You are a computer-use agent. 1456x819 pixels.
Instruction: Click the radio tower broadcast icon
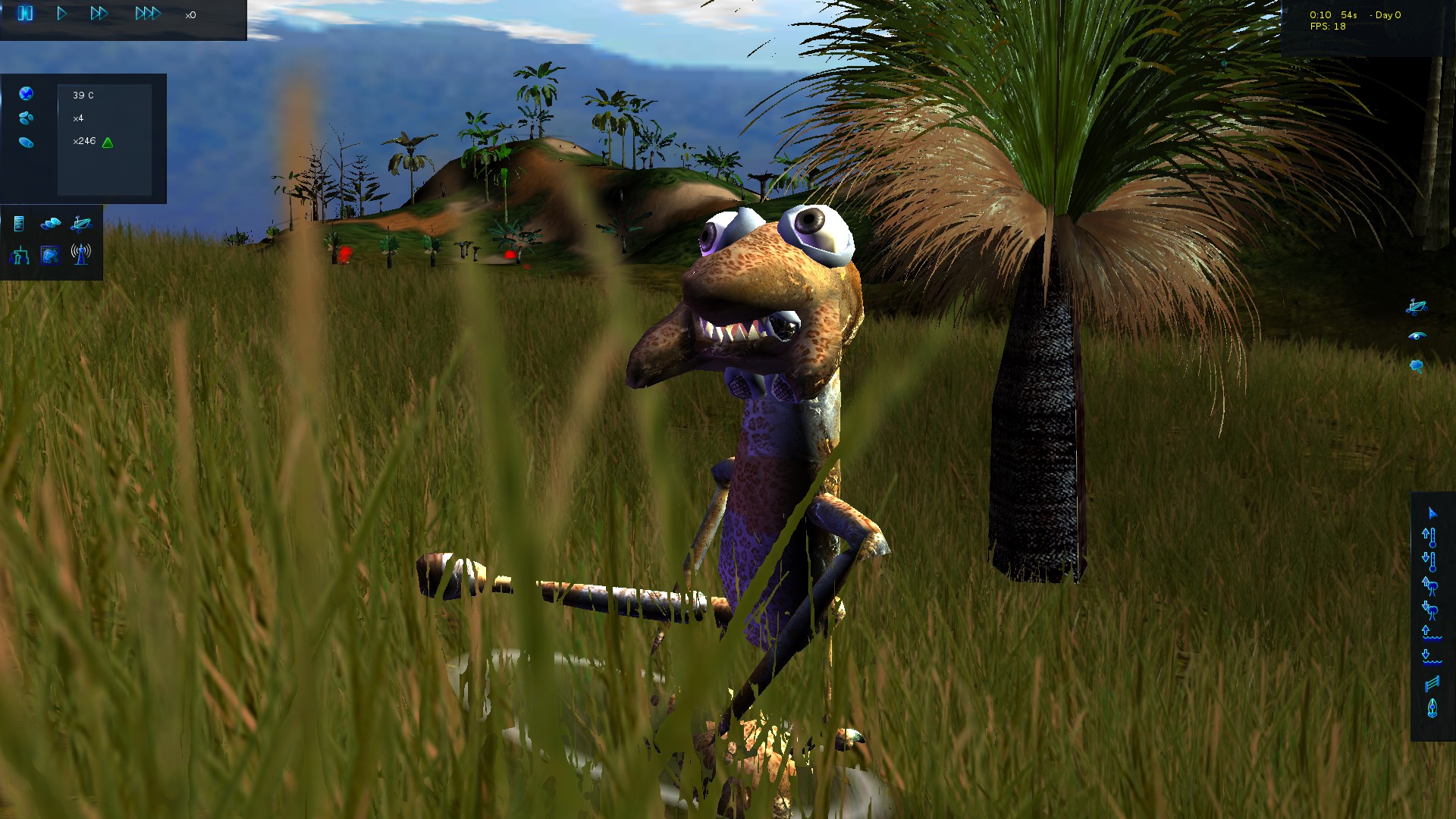[80, 255]
